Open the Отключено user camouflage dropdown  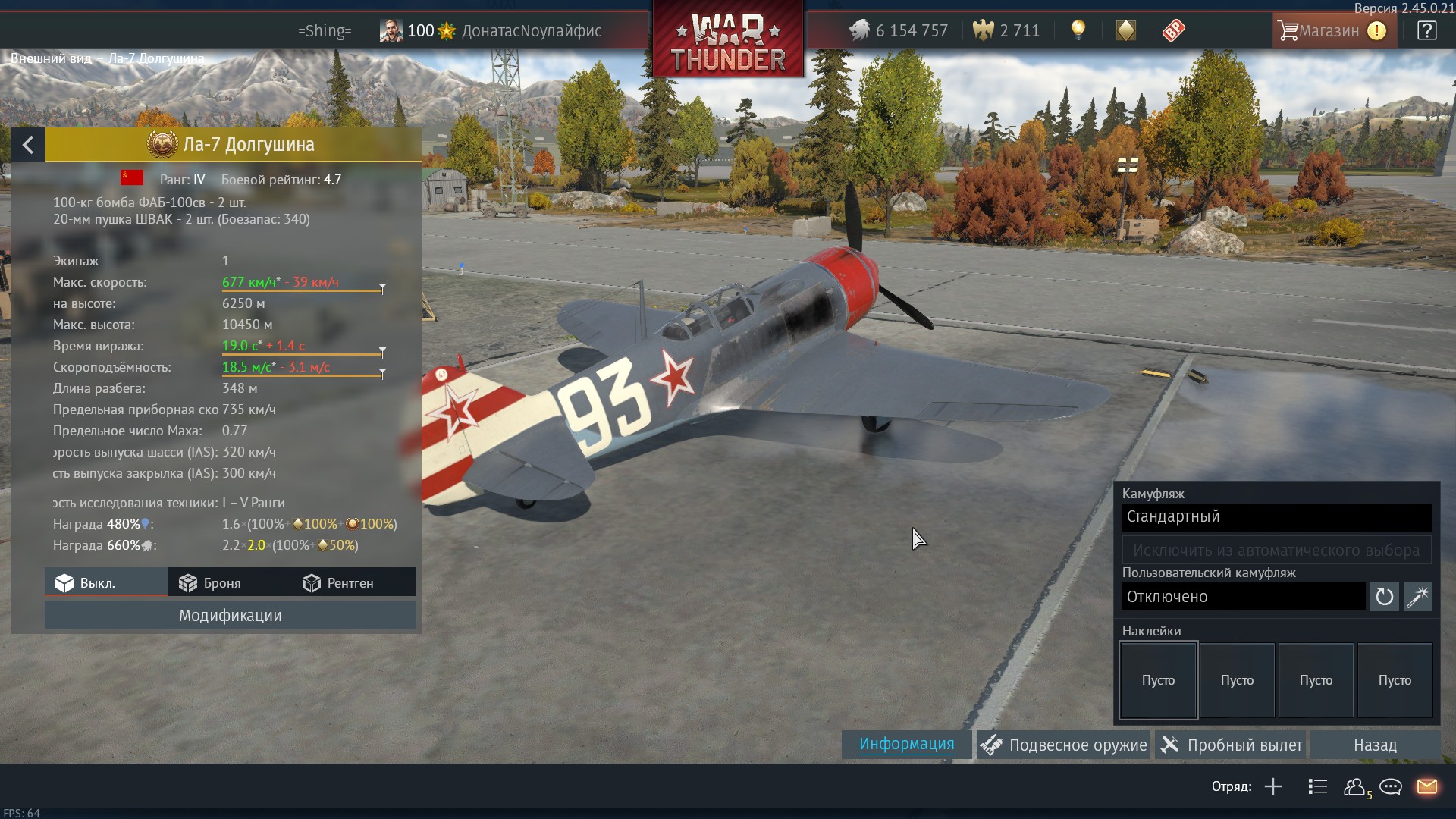(1243, 597)
